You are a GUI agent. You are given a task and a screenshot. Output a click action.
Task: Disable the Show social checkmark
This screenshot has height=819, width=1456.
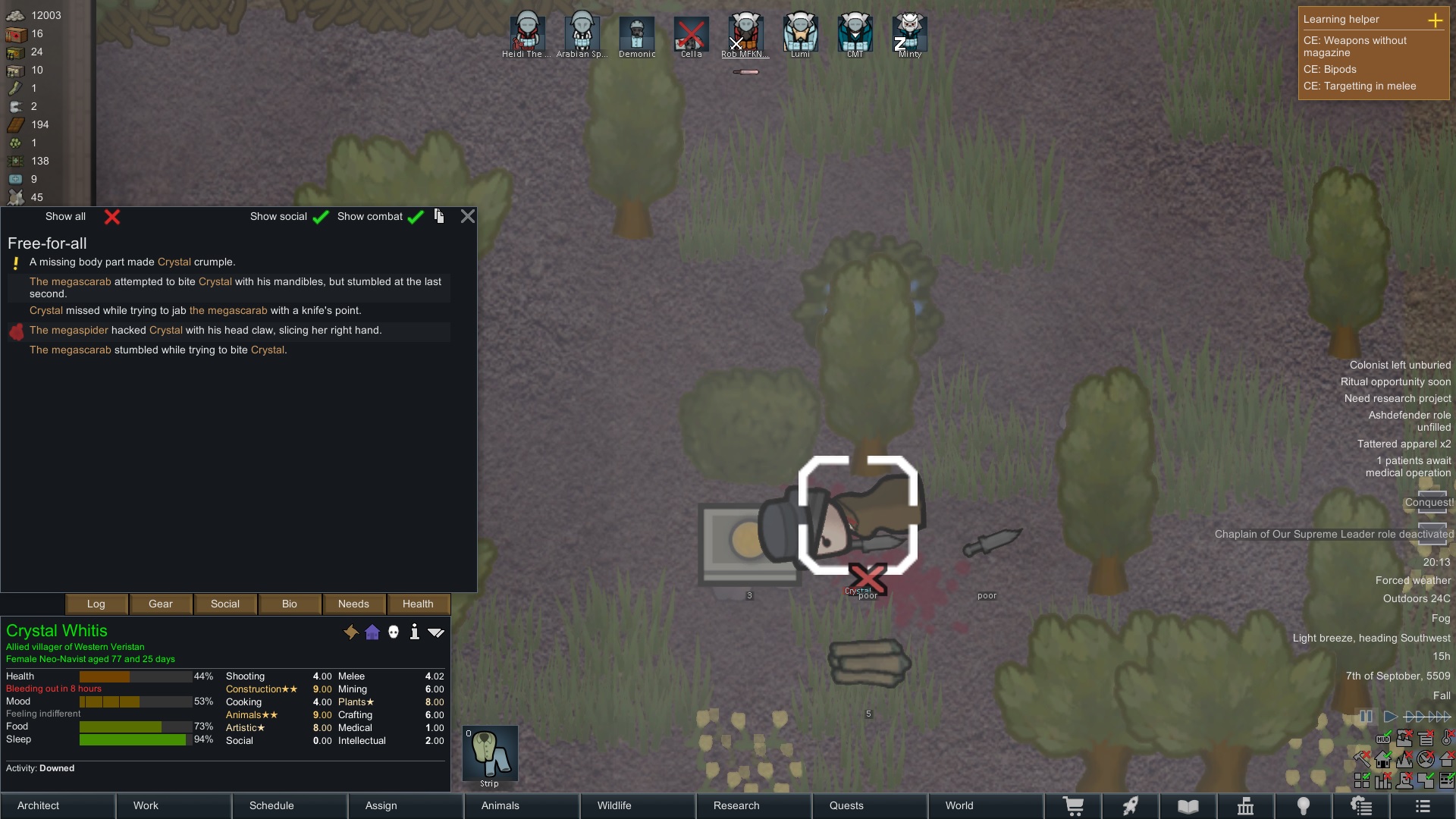point(321,217)
